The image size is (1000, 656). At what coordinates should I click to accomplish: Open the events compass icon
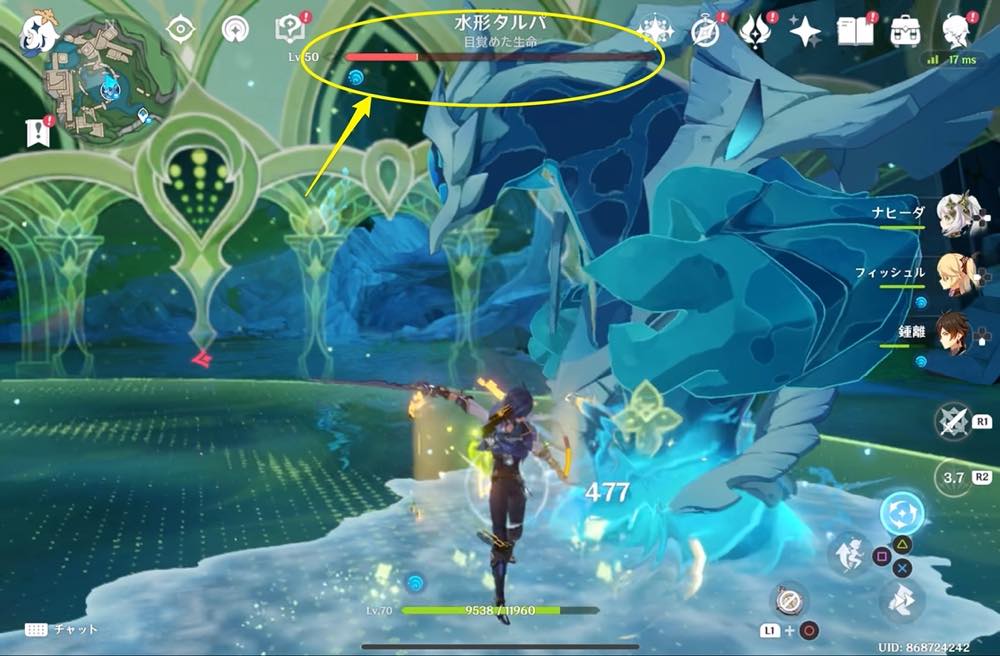706,32
